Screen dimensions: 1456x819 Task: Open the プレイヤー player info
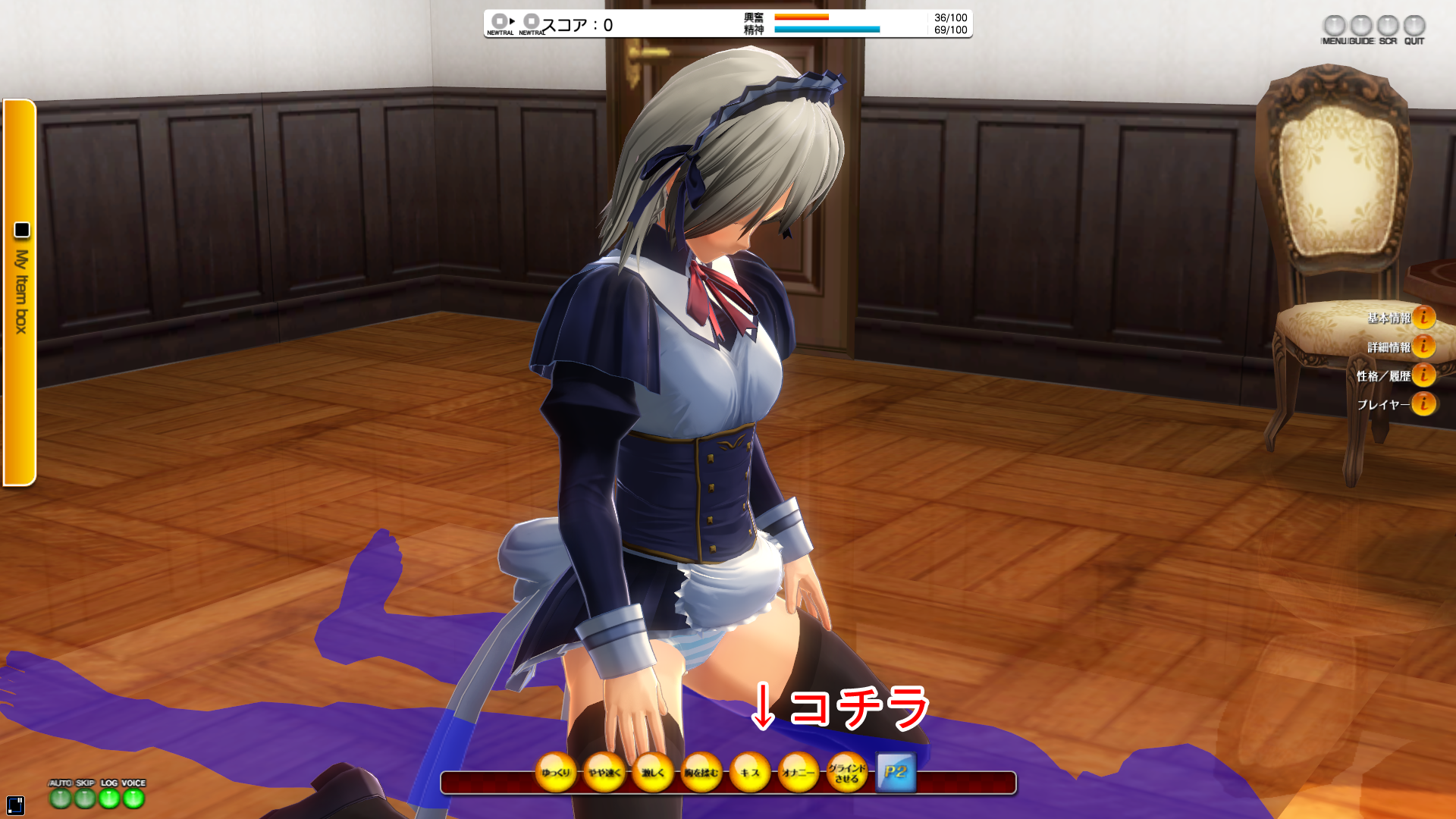click(1423, 404)
